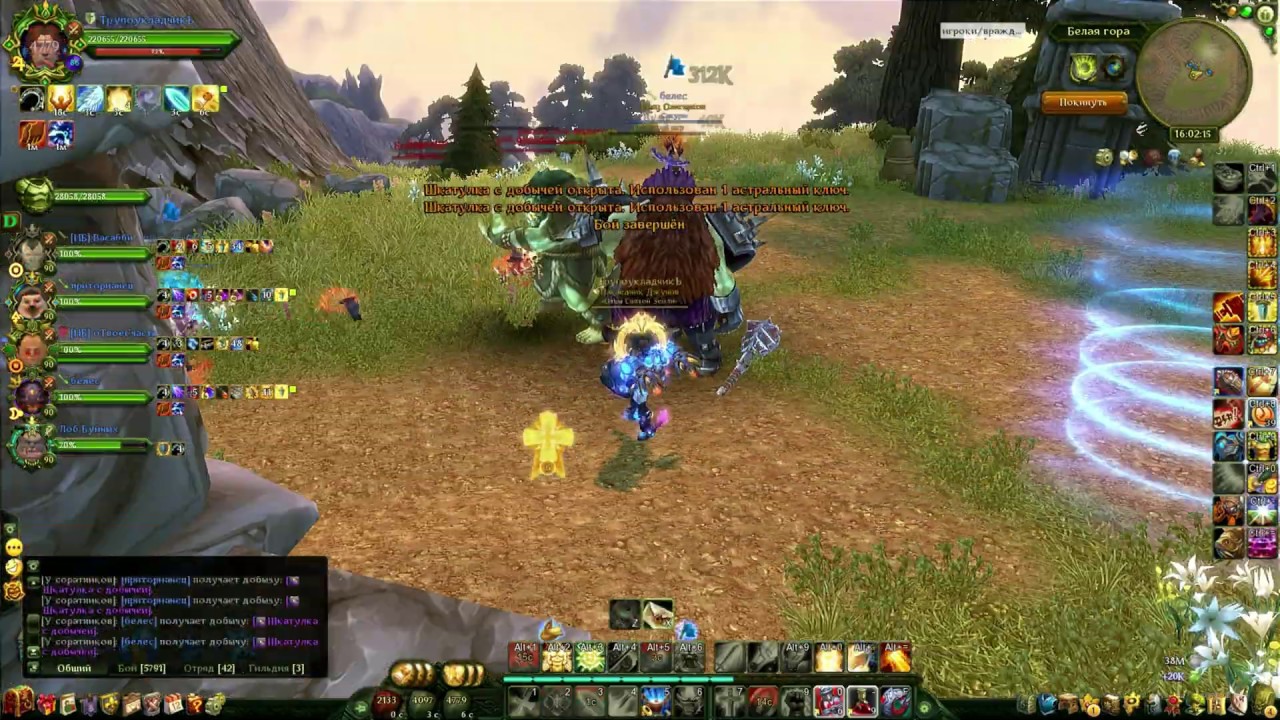Use the glowing blue ability in slot 5
1280x720 pixels.
655,701
